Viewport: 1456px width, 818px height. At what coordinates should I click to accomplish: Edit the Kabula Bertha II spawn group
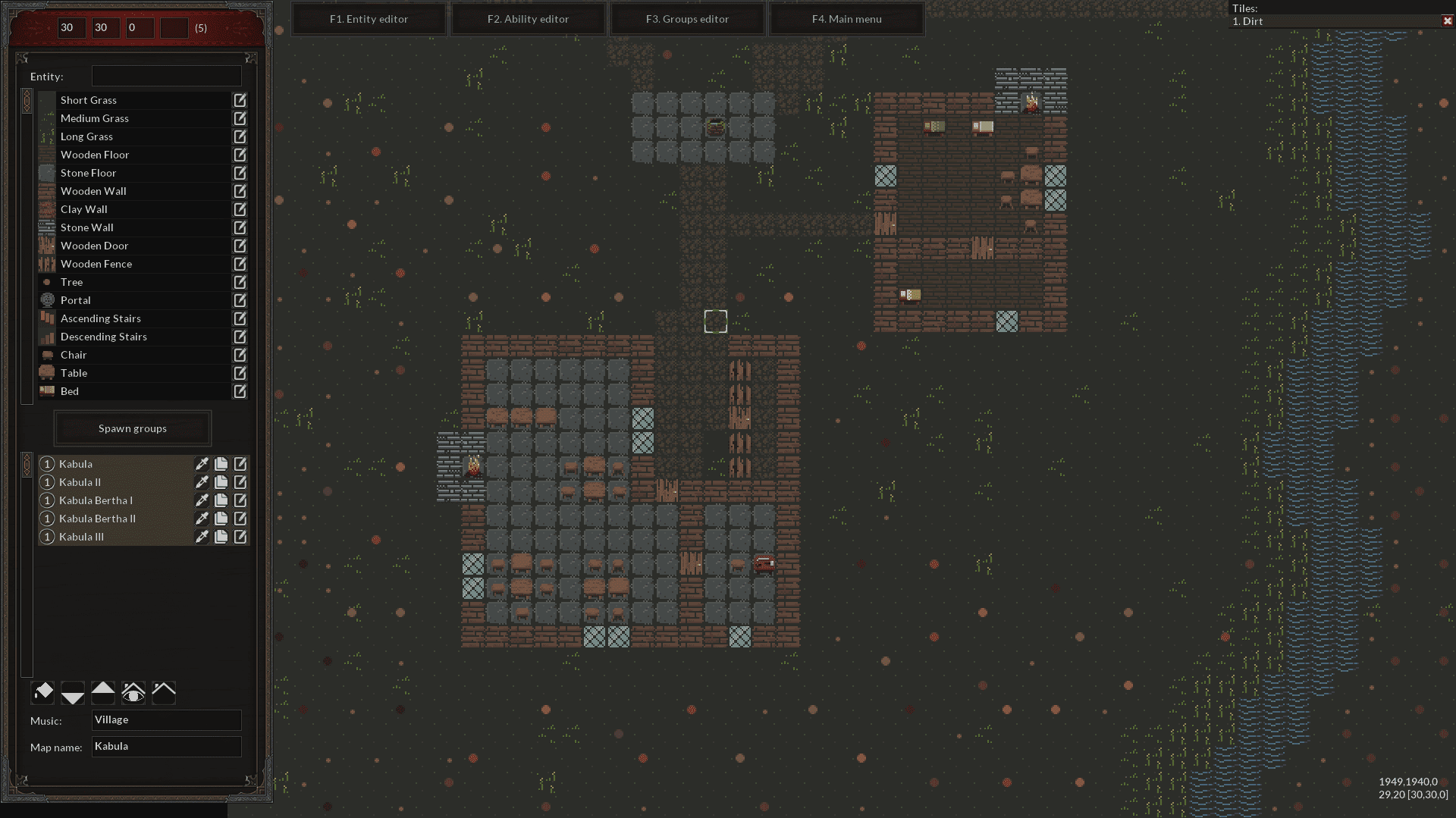coord(240,519)
